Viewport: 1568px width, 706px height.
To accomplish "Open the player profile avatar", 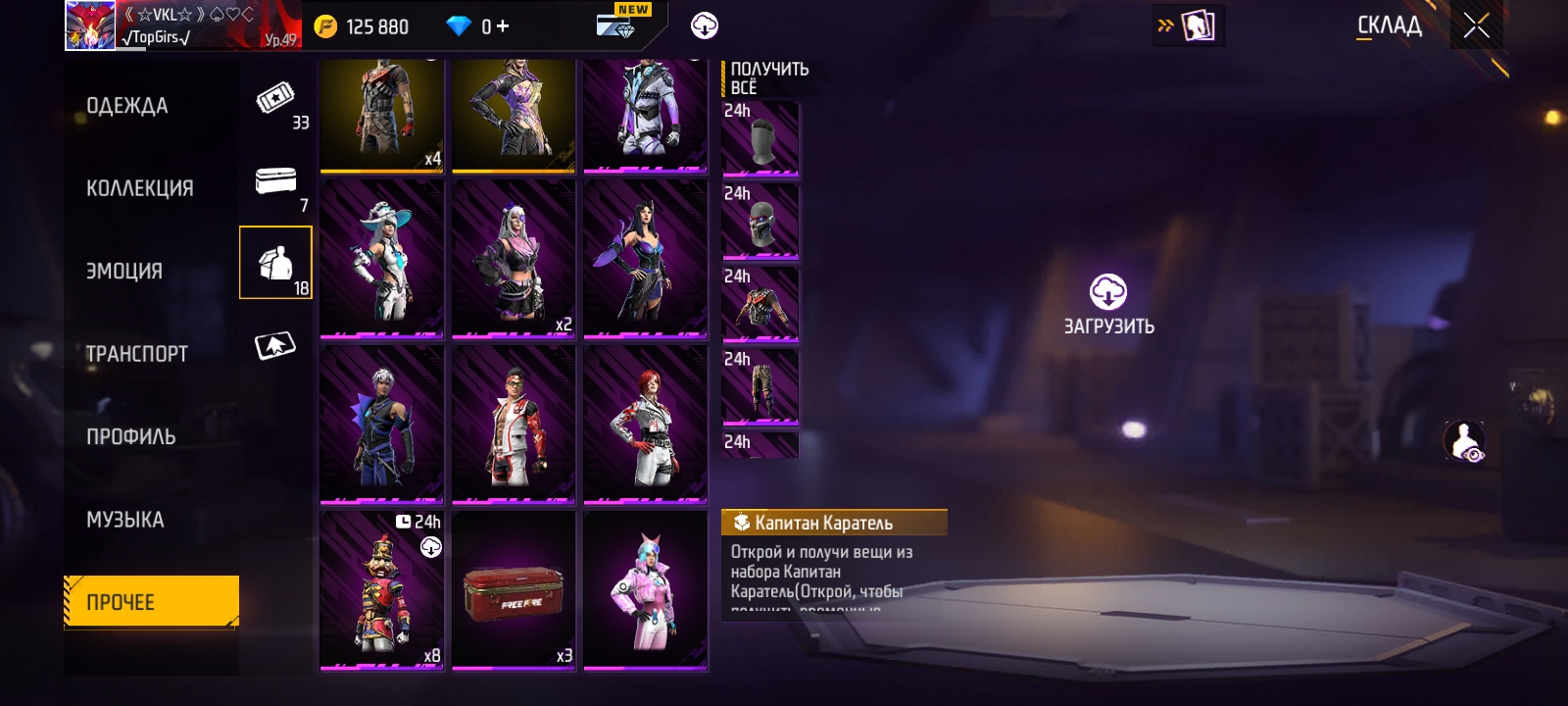I will coord(90,25).
